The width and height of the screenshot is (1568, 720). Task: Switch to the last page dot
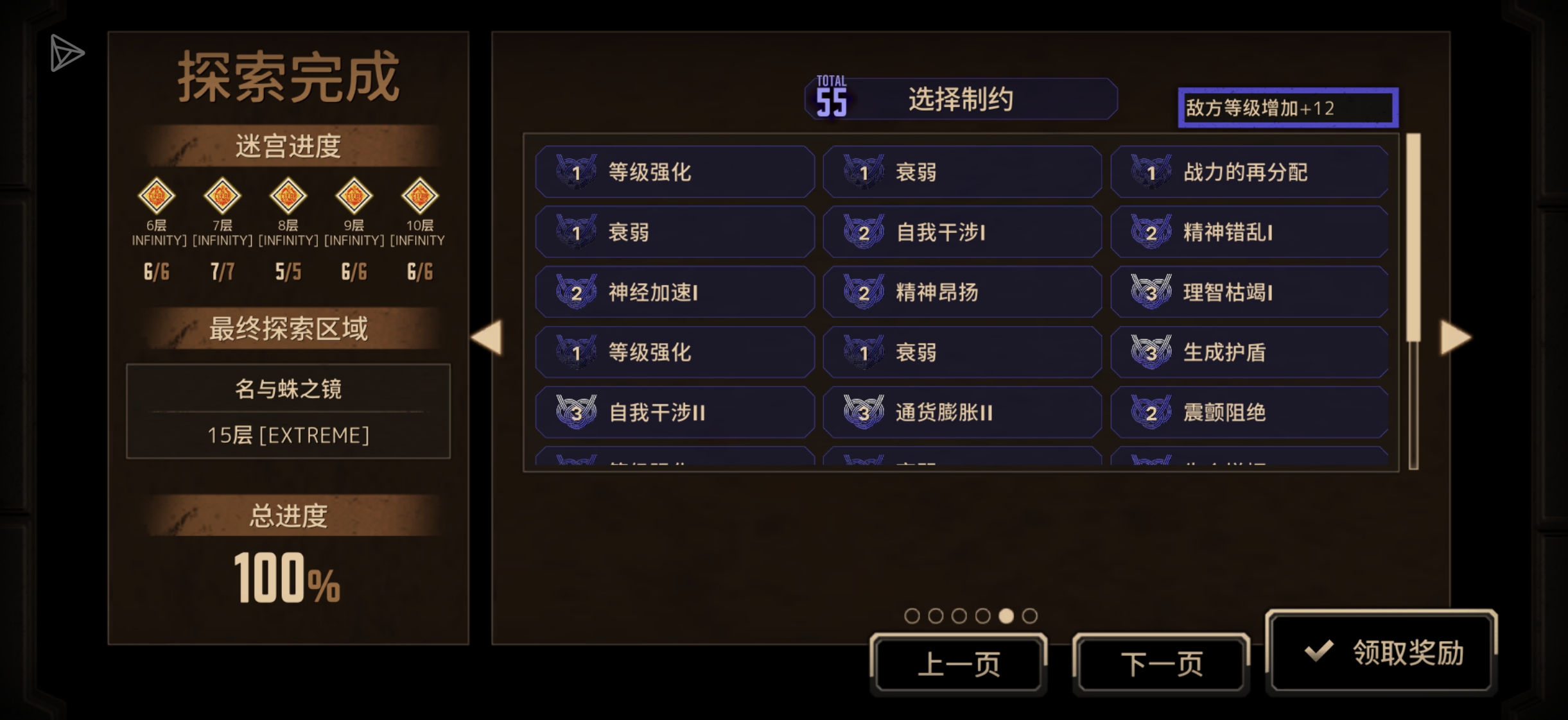[1032, 615]
